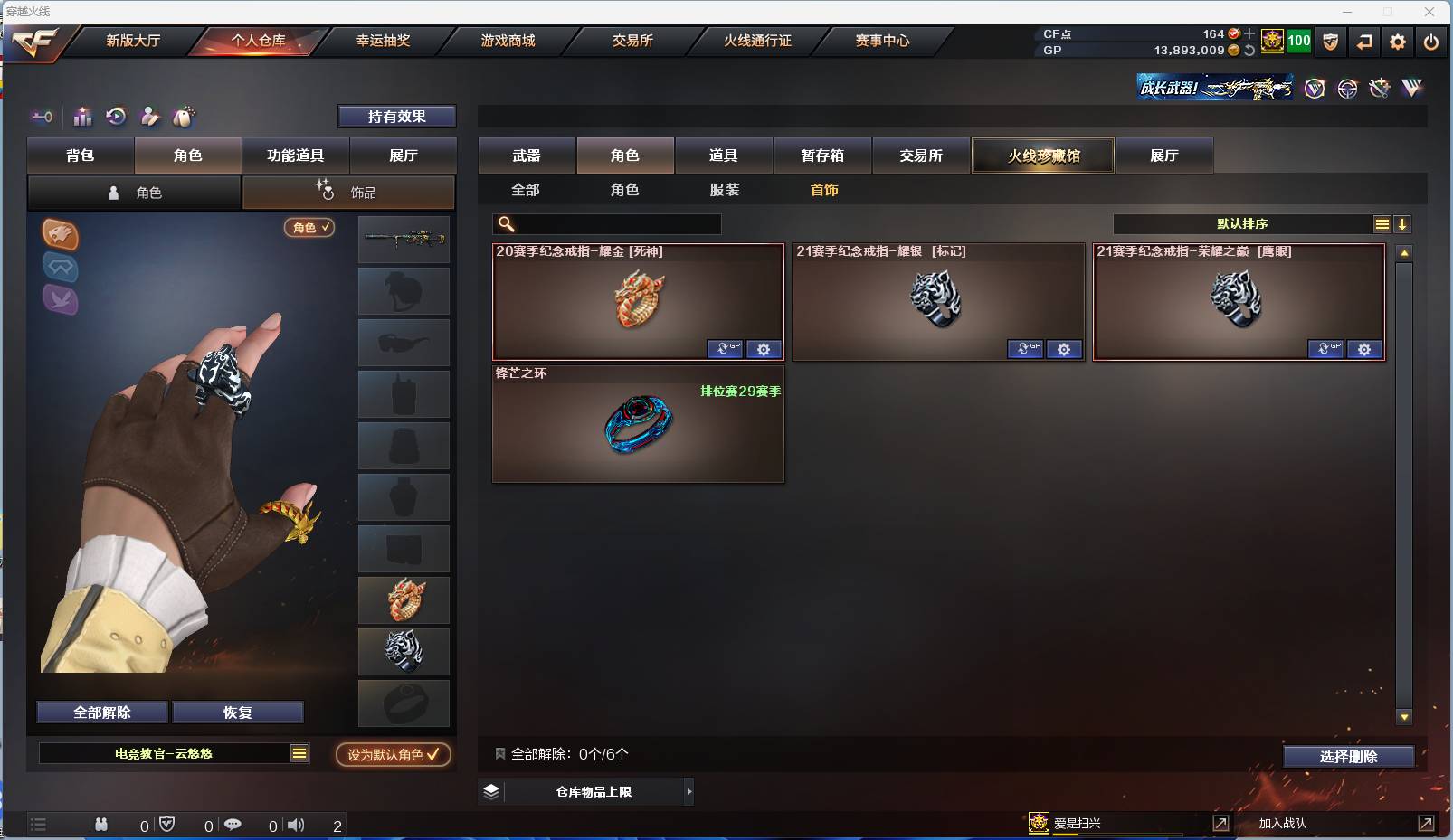This screenshot has height=840, width=1453.
Task: Select the key icon in the top-left toolbar
Action: tap(42, 117)
